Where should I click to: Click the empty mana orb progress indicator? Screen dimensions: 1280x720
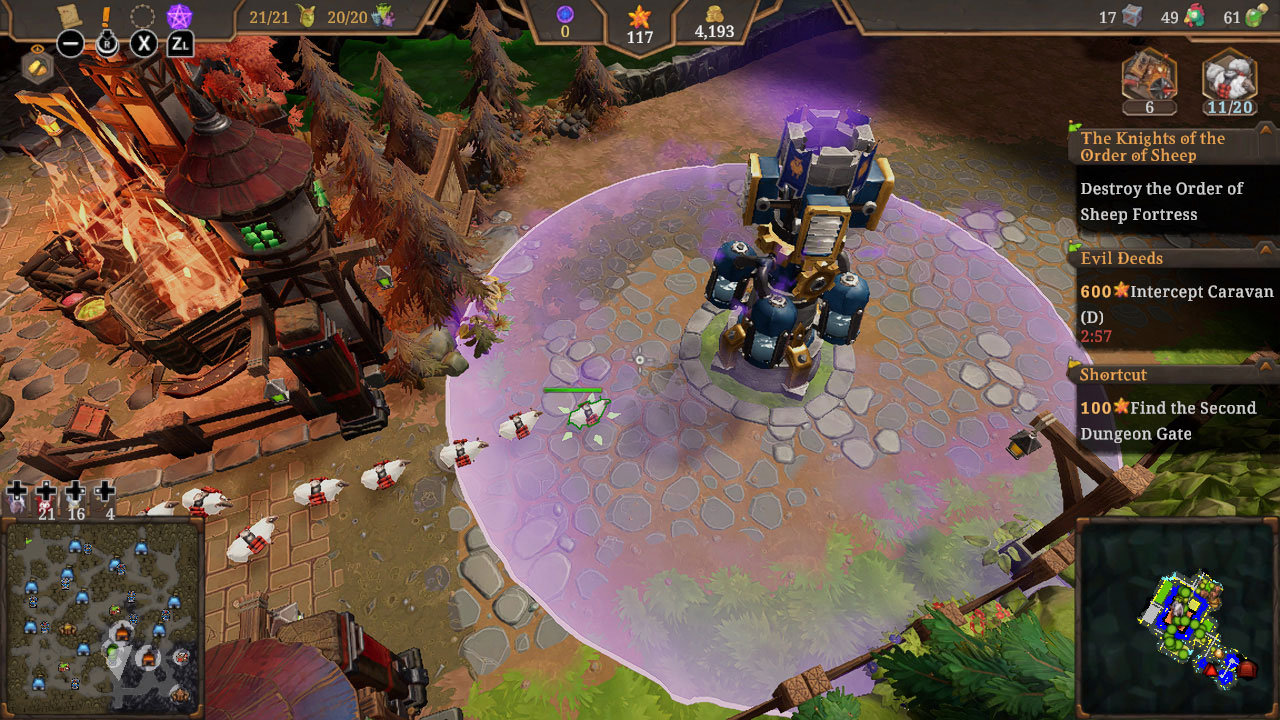563,14
